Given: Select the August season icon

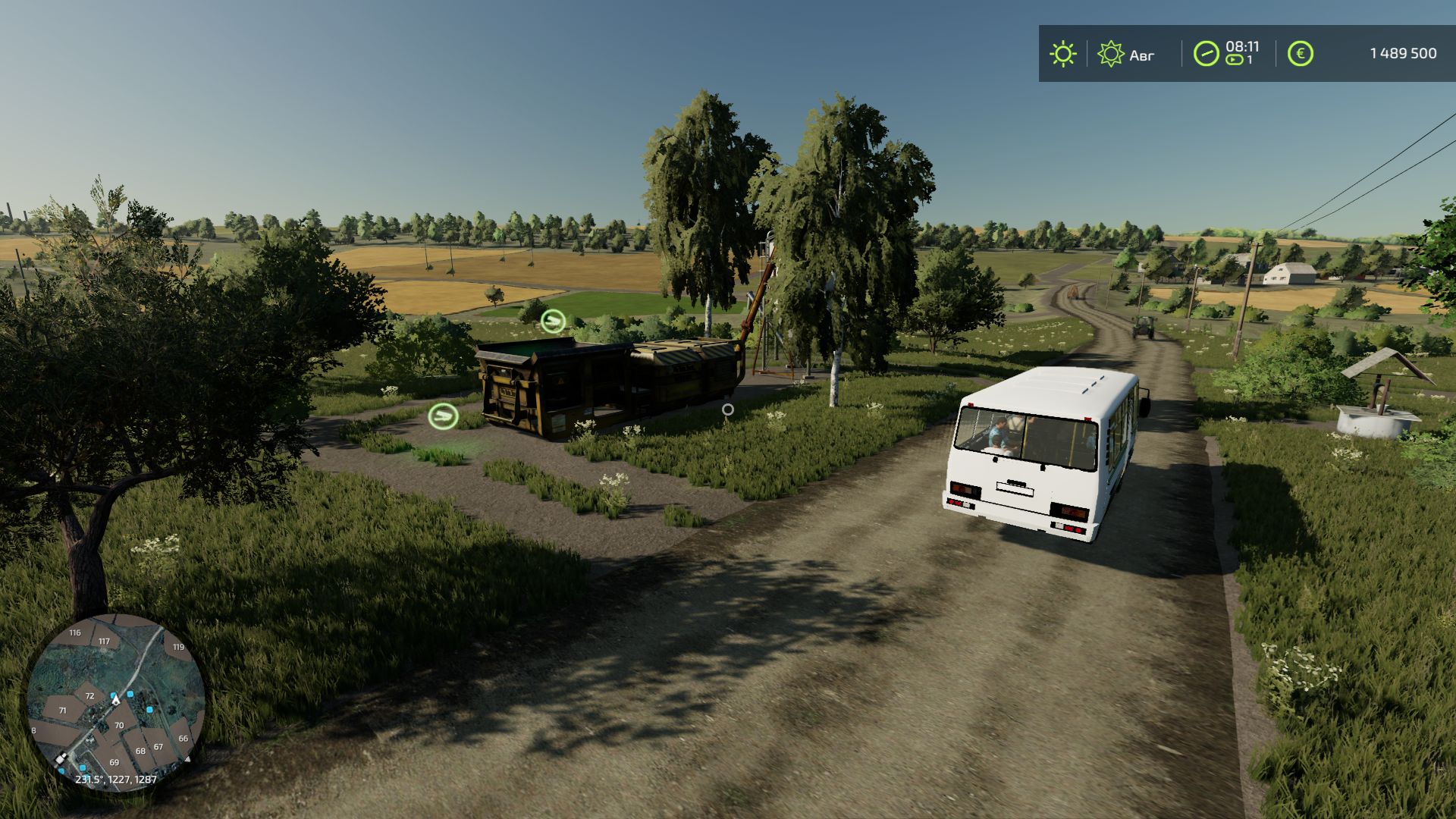Looking at the screenshot, I should pos(1111,54).
